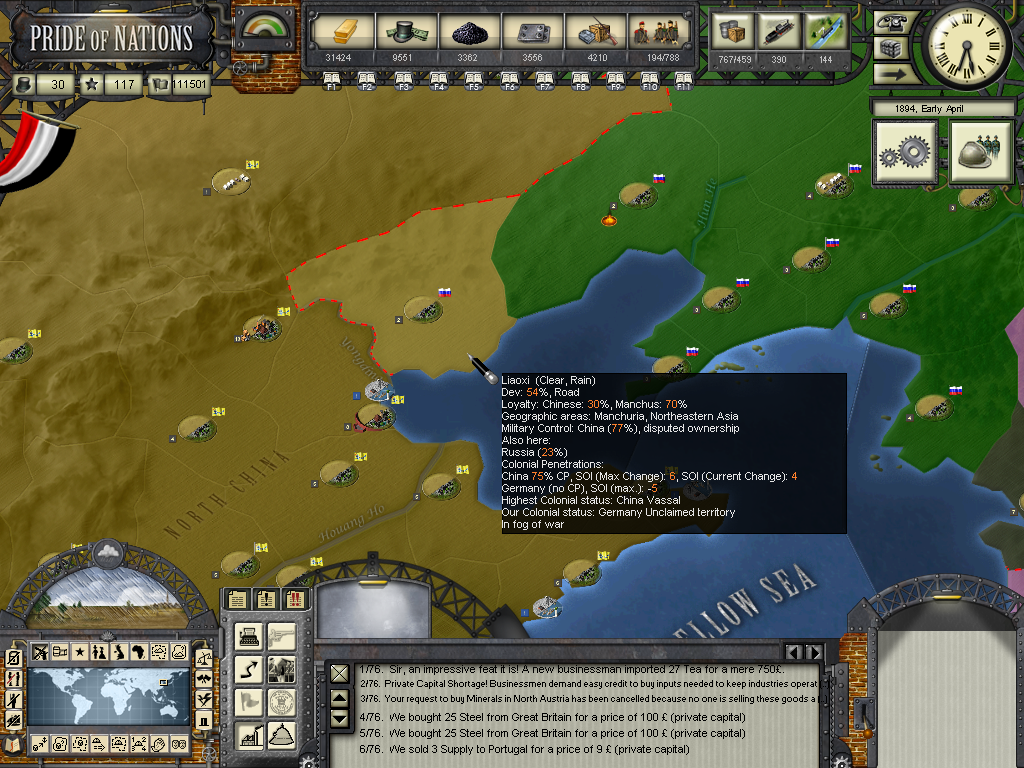Click the world minimap

pos(108,699)
